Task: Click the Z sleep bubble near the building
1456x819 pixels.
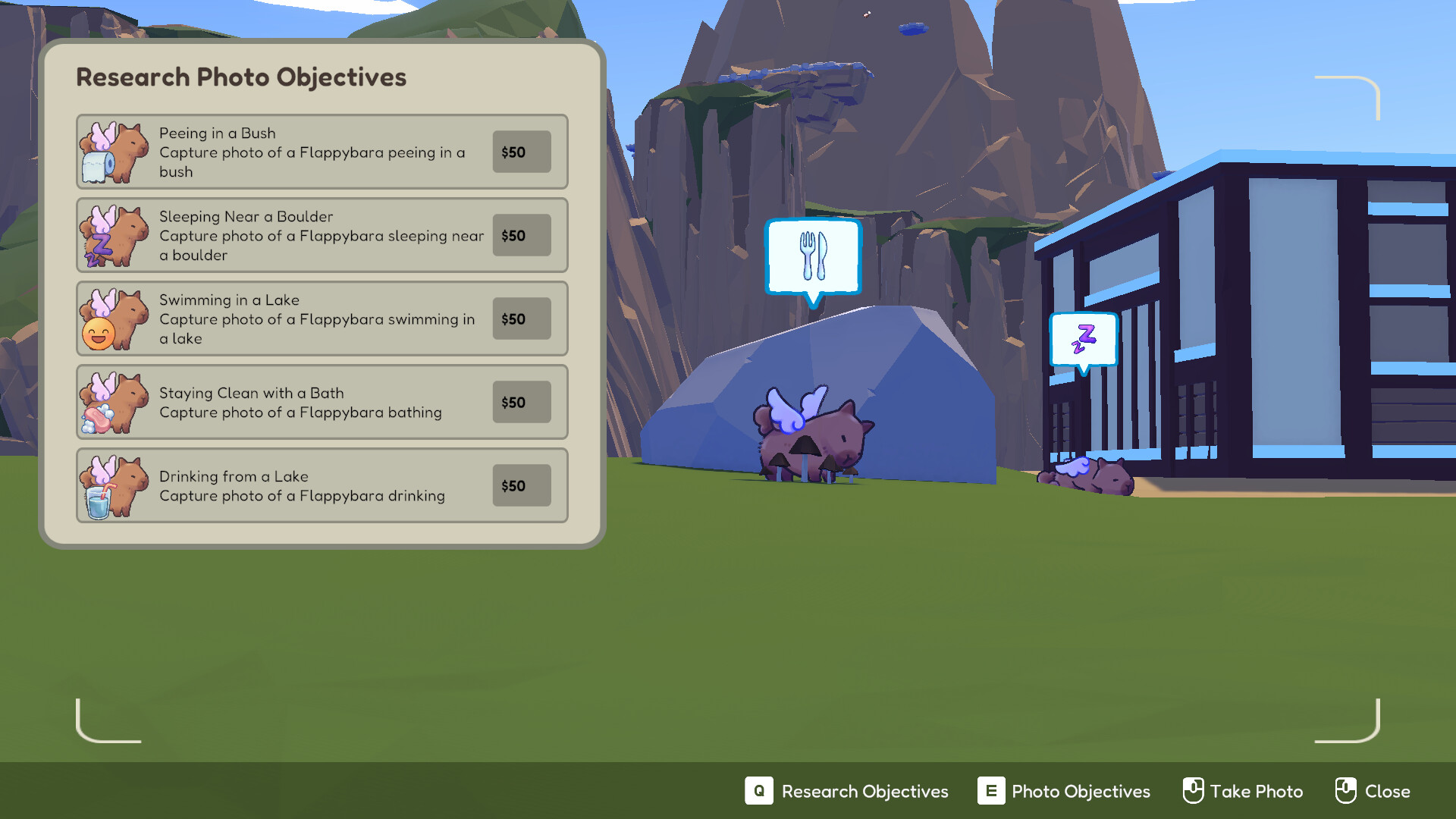Action: pos(1083,340)
